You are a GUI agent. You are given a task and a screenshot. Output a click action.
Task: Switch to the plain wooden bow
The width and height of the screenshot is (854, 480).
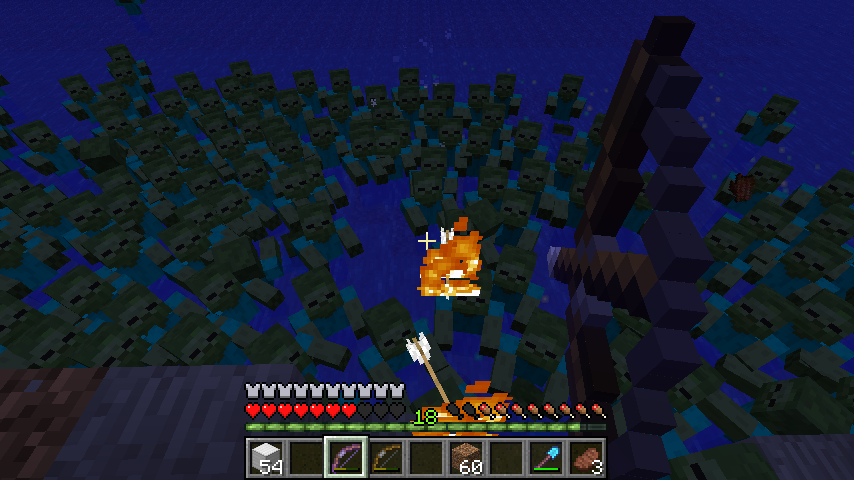click(386, 458)
